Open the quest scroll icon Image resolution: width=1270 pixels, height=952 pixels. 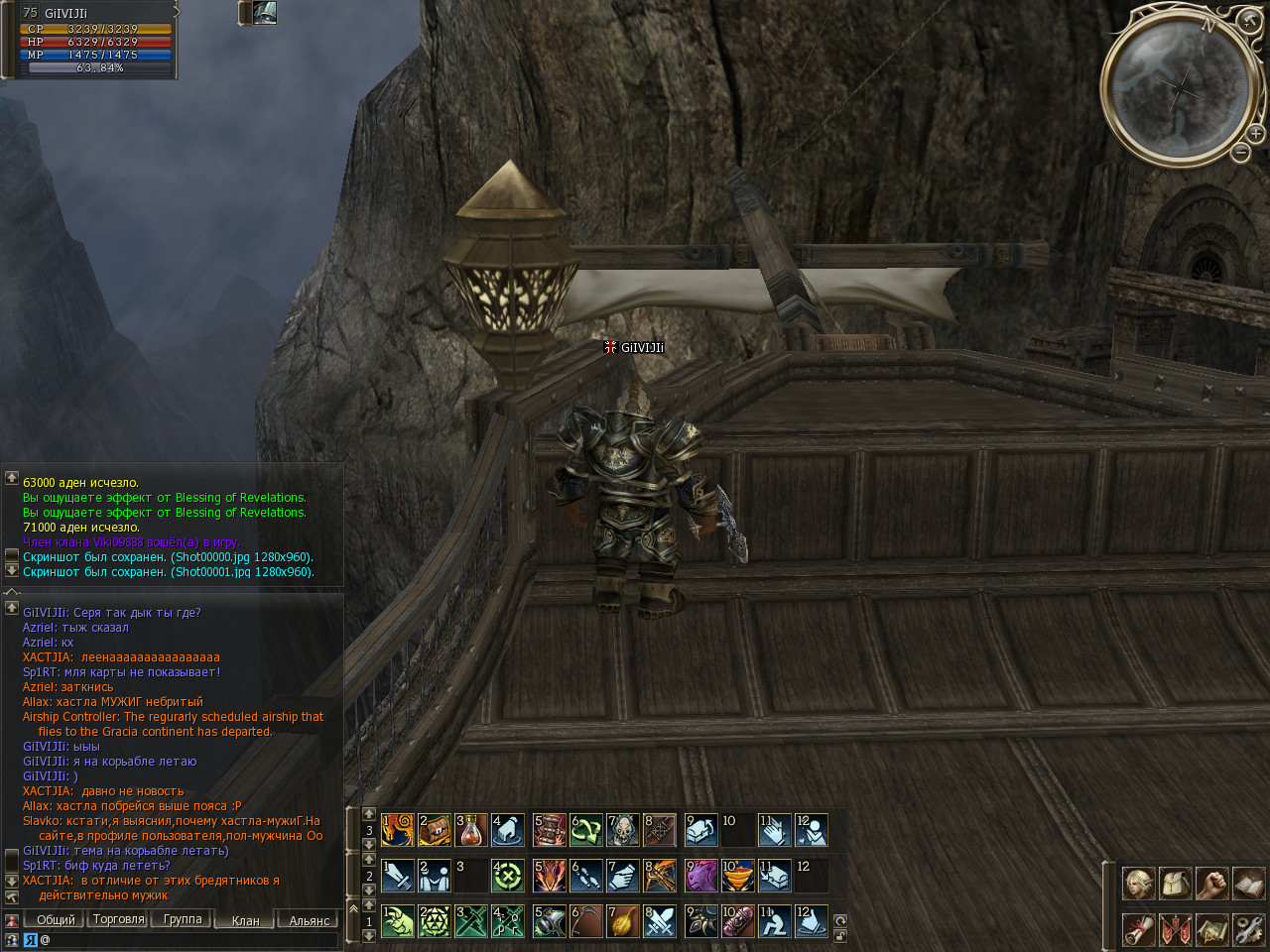[1138, 929]
